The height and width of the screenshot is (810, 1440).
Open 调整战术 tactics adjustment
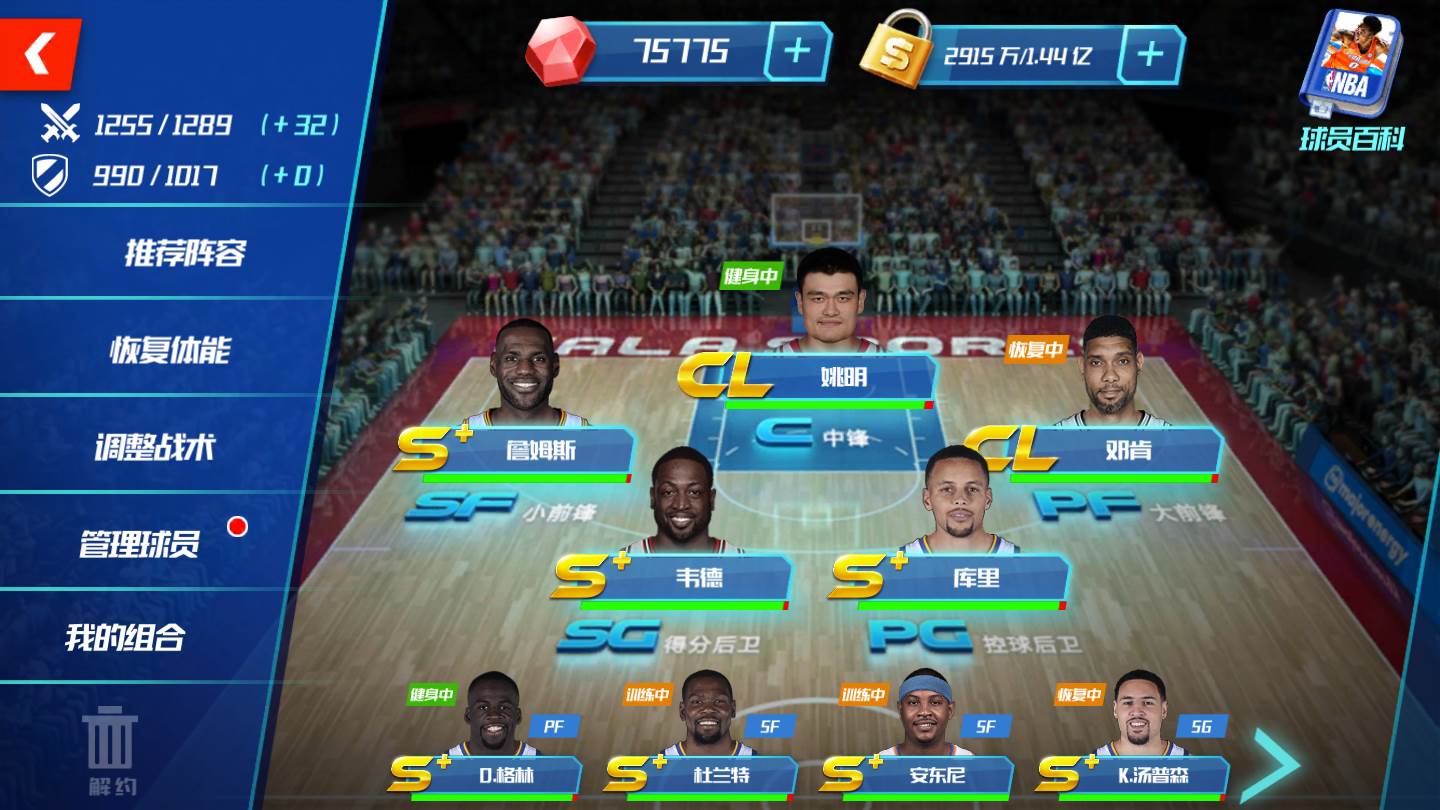[x=155, y=447]
